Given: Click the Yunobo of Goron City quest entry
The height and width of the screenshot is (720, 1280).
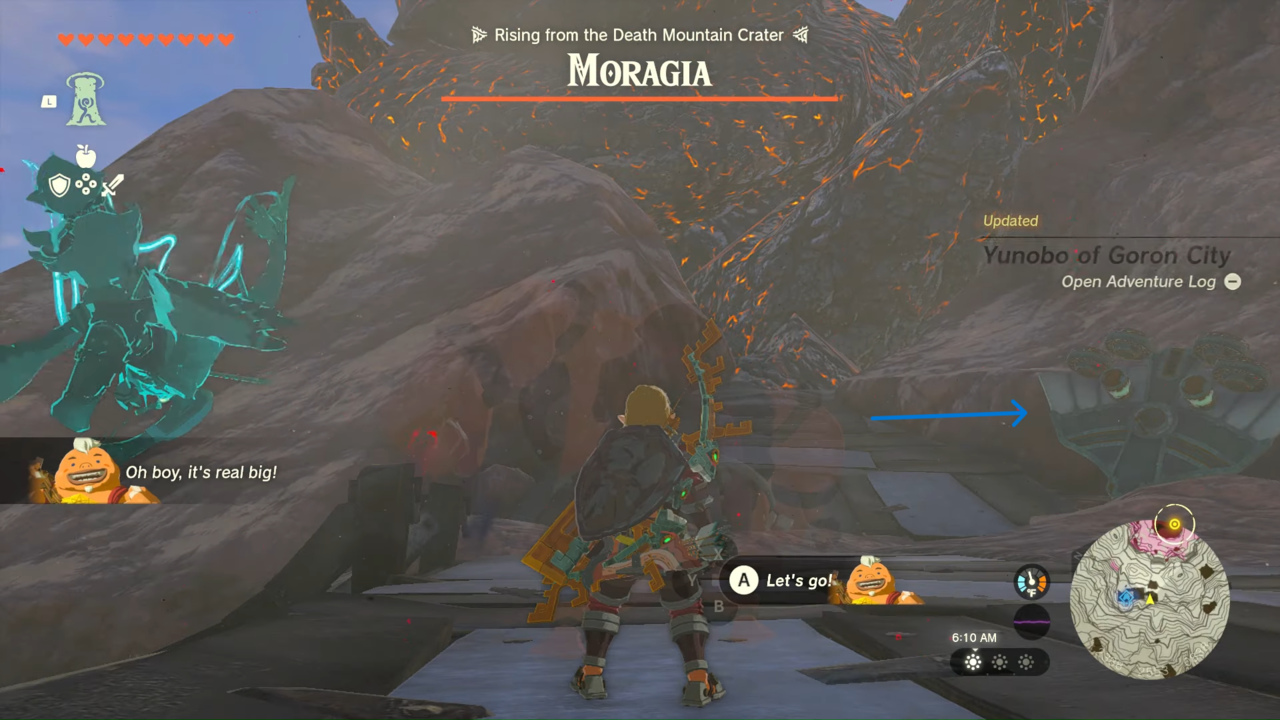Looking at the screenshot, I should [x=1106, y=256].
